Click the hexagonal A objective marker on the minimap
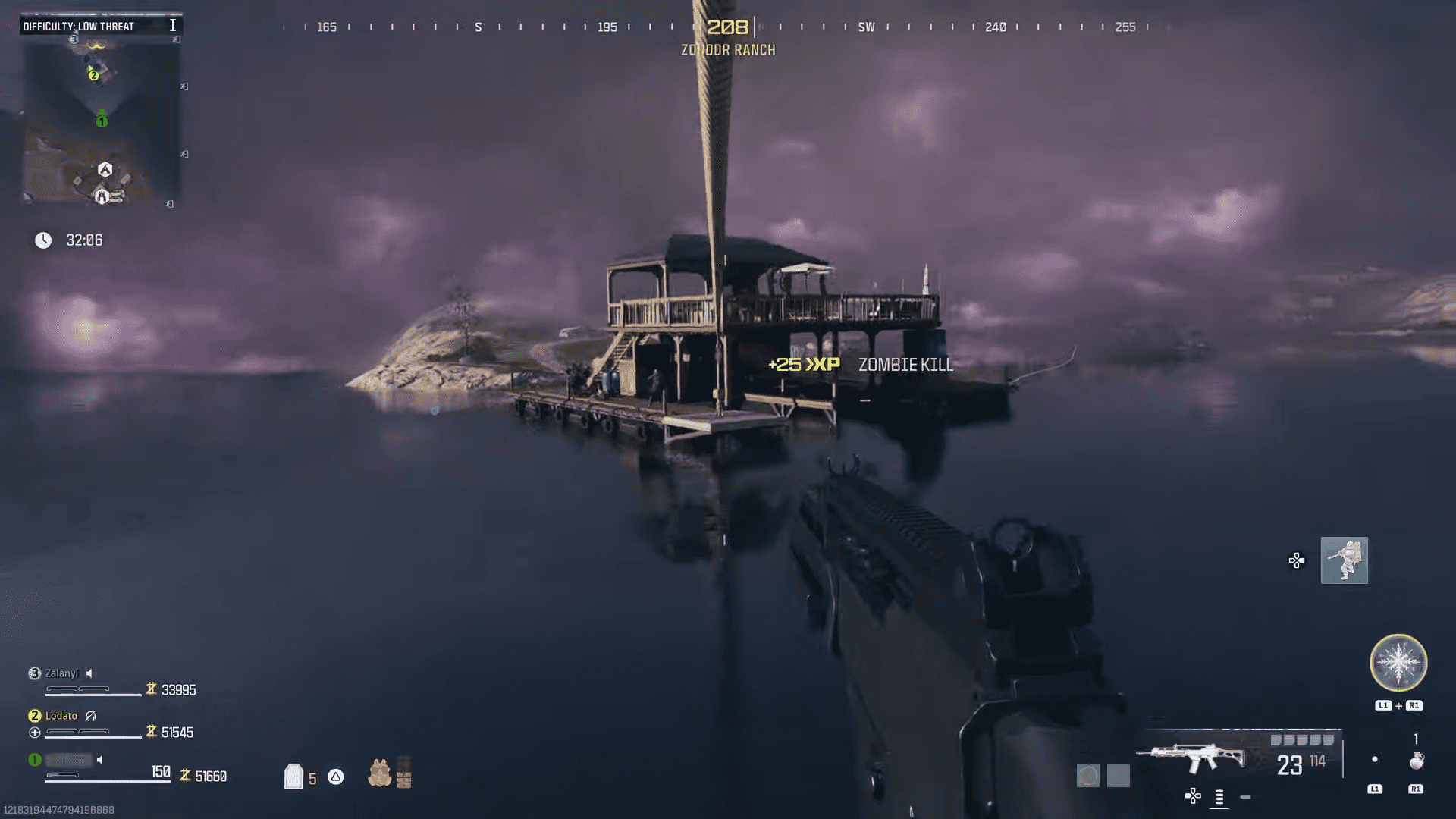The image size is (1456, 819). [x=105, y=169]
